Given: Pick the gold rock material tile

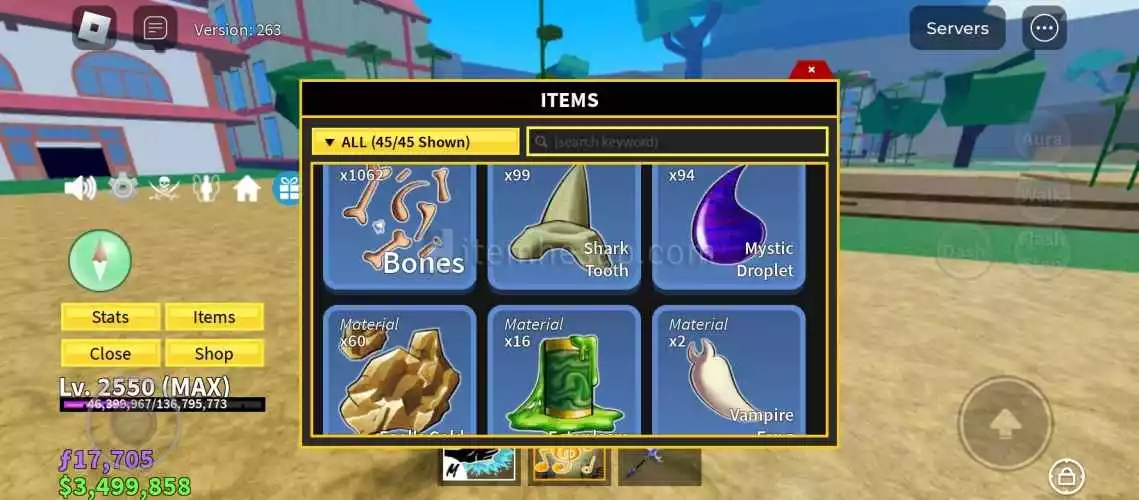Looking at the screenshot, I should point(400,372).
